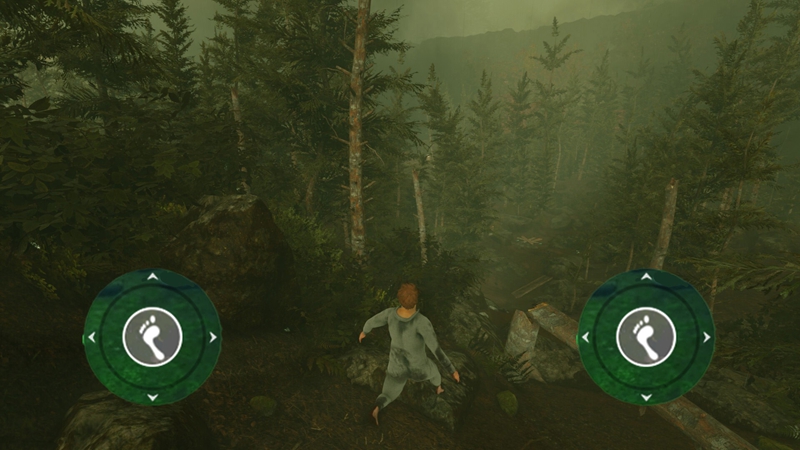
Task: Choose the right-pointing arrow on the right pad
Action: click(x=707, y=337)
